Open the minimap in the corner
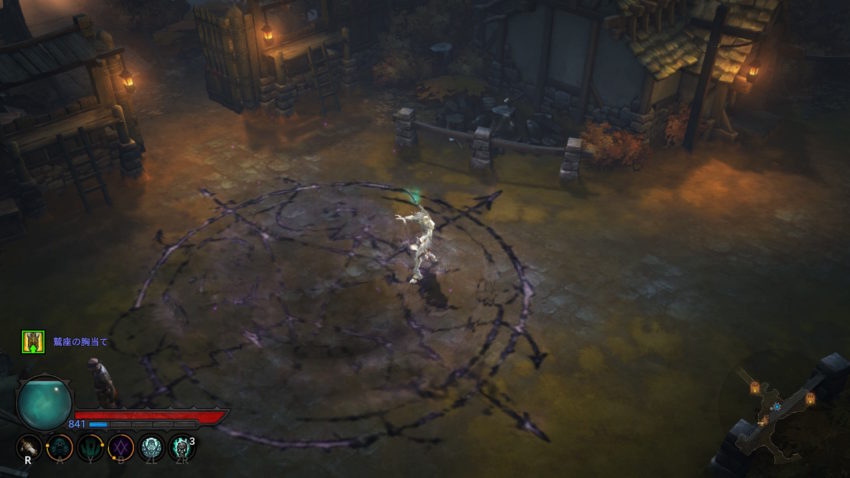 tap(782, 410)
